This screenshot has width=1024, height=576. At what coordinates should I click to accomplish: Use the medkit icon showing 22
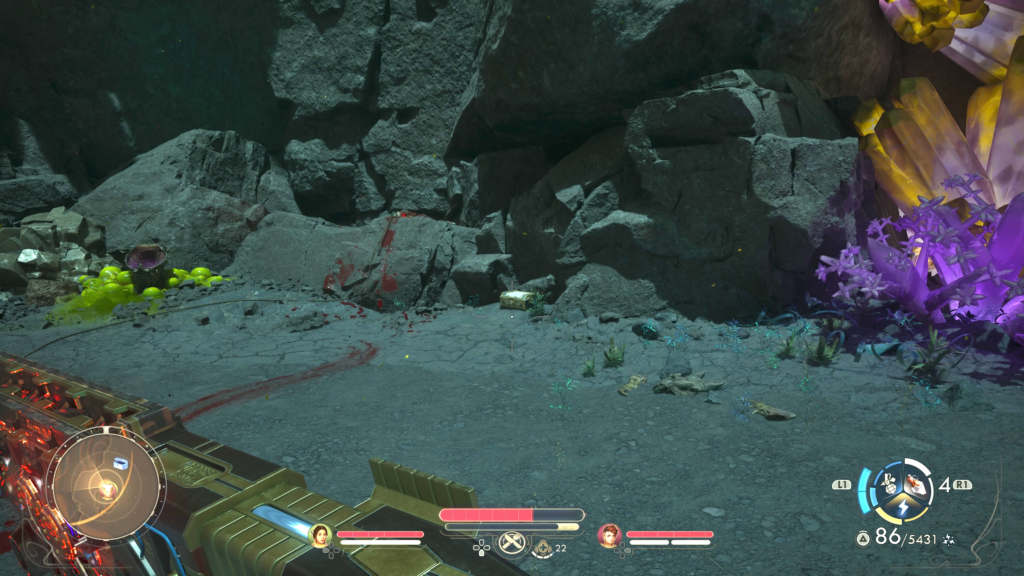(x=542, y=547)
